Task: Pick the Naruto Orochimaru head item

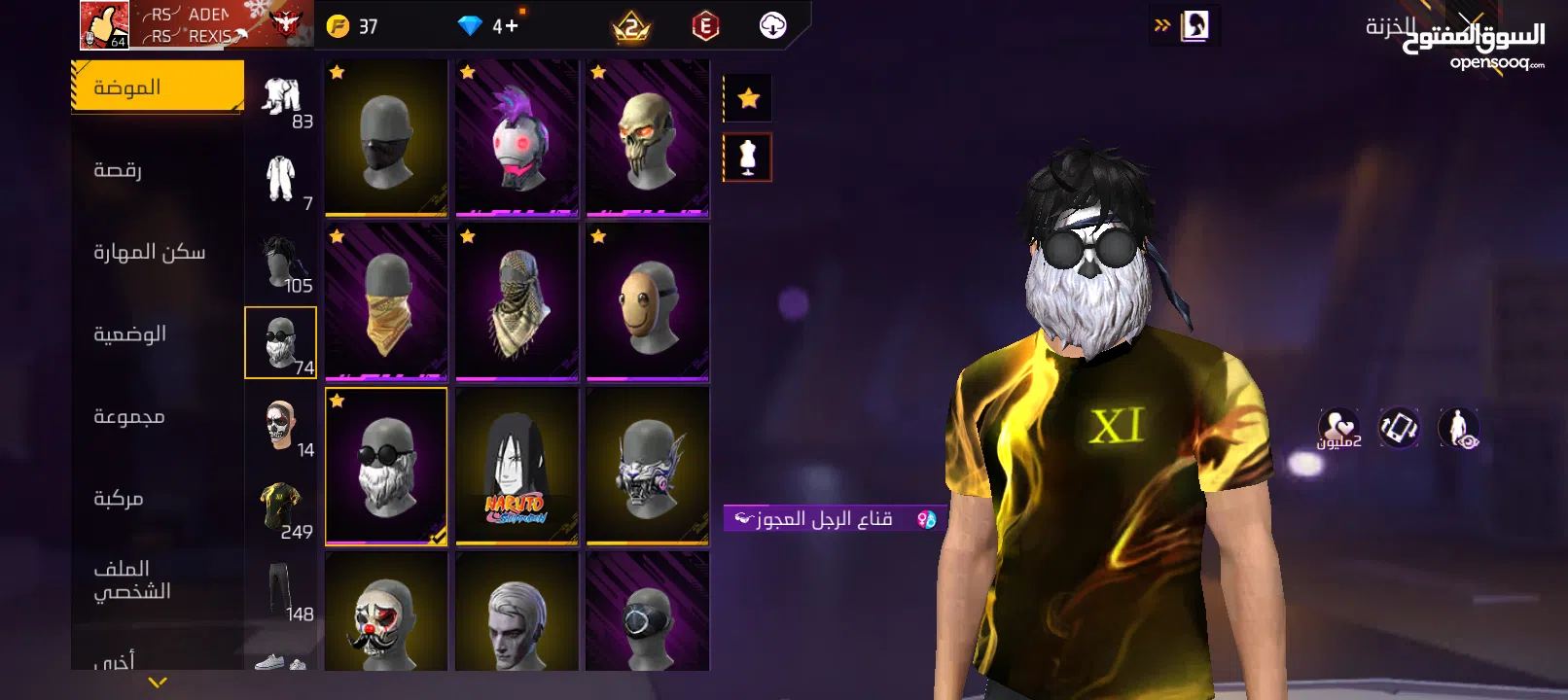Action: pos(517,467)
